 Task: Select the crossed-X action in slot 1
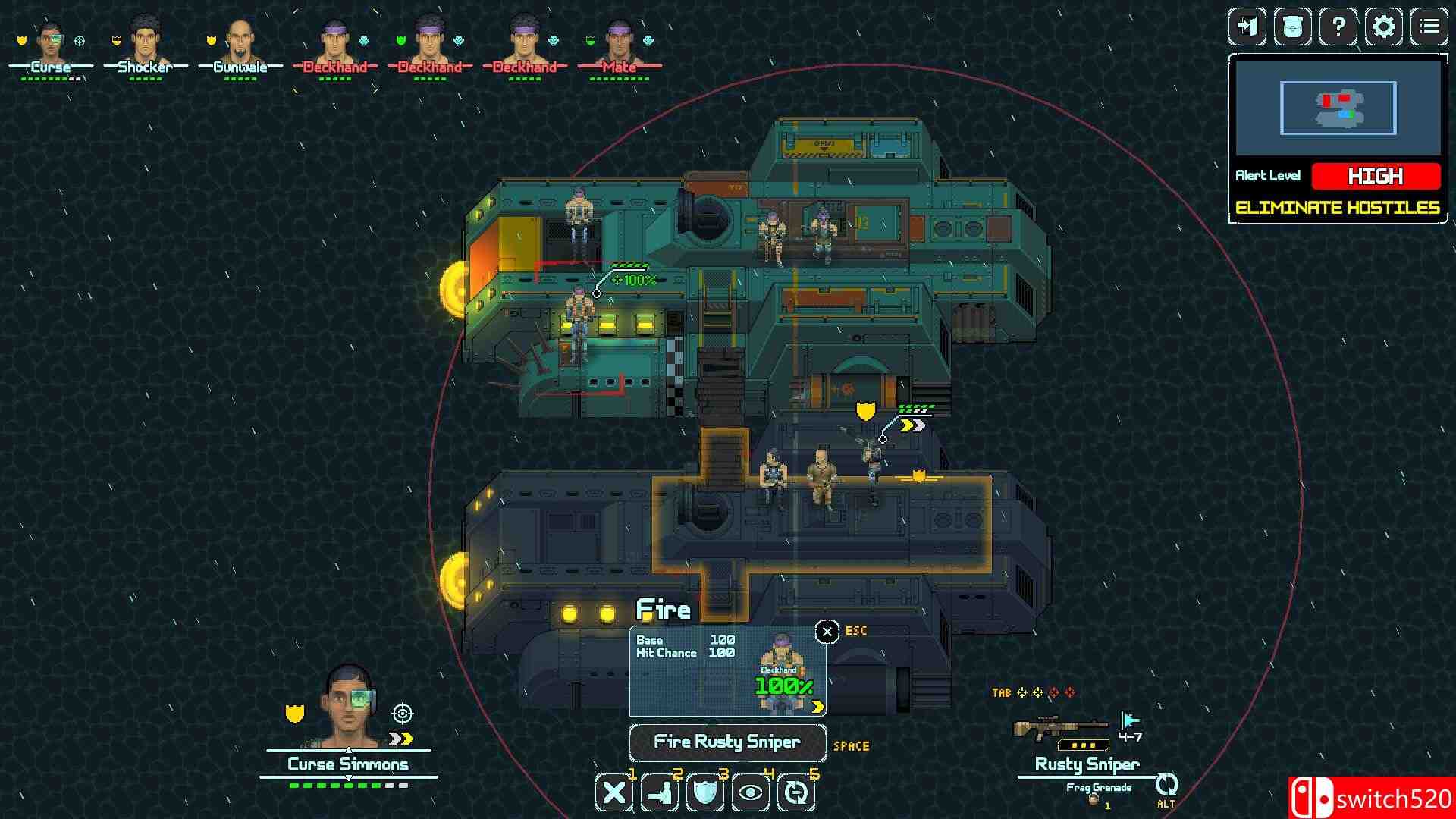[614, 793]
